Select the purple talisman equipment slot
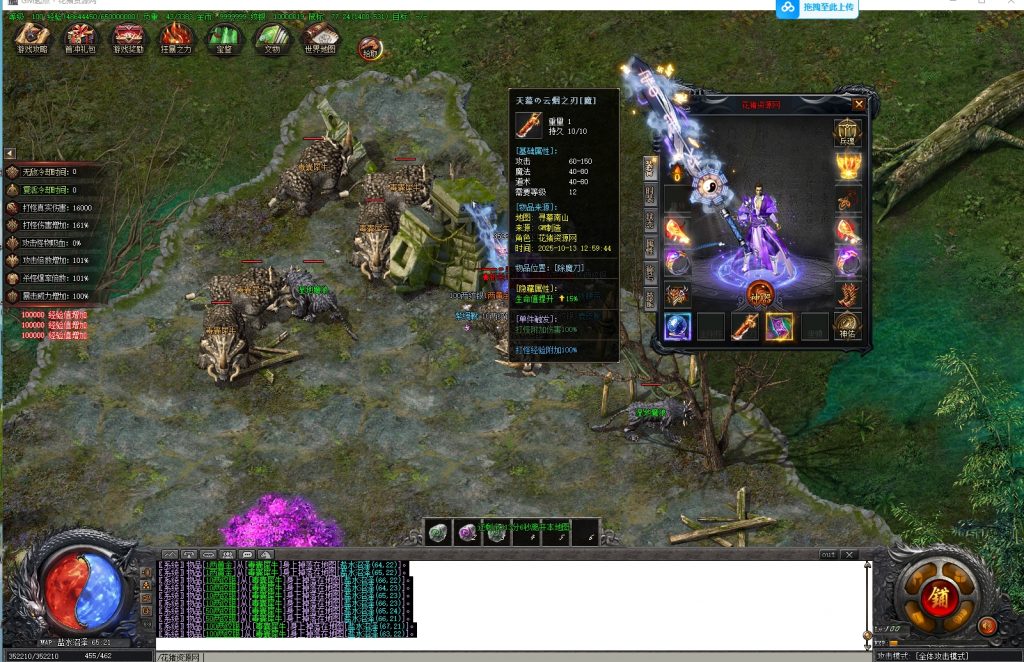The height and width of the screenshot is (662, 1024). 779,326
